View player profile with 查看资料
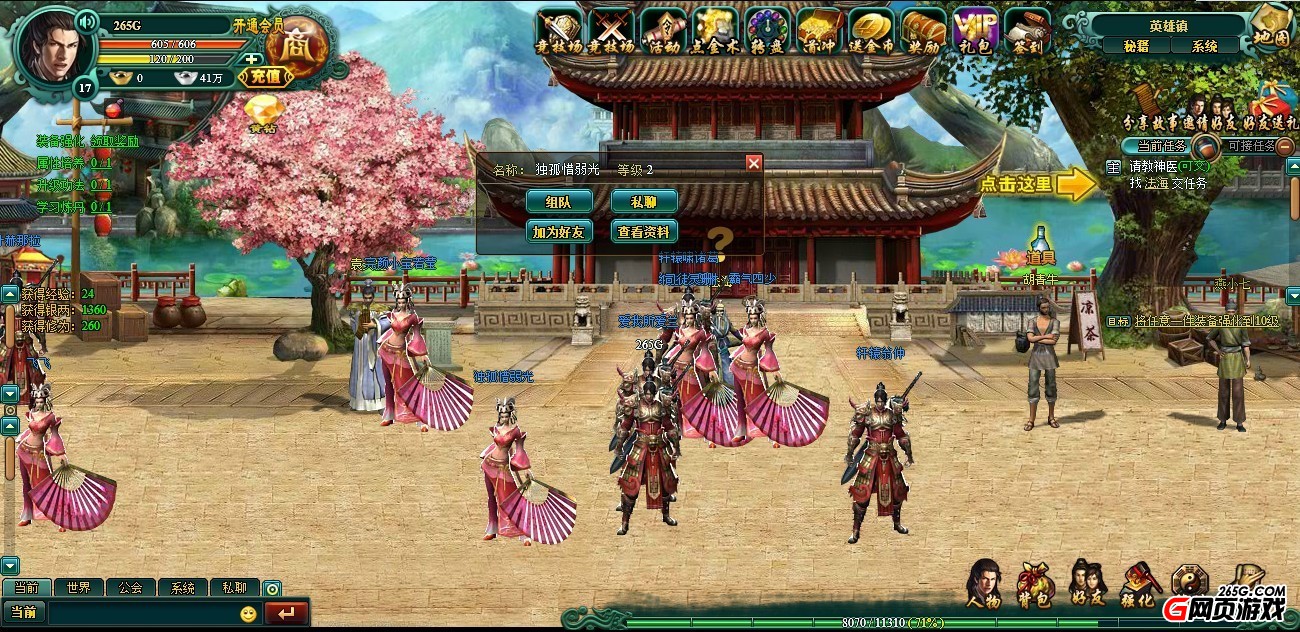 tap(644, 232)
